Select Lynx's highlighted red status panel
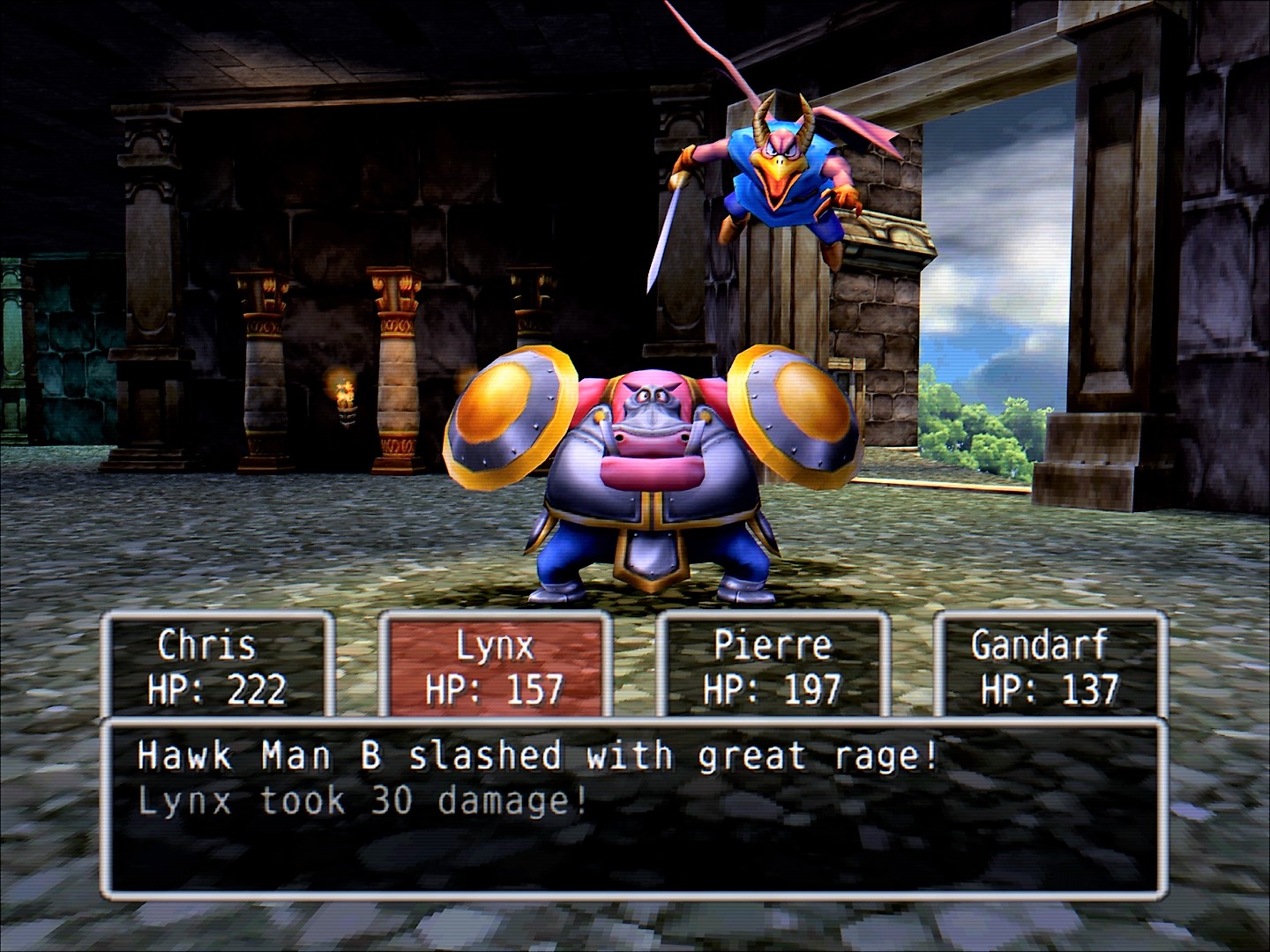Viewport: 1270px width, 952px height. (495, 666)
